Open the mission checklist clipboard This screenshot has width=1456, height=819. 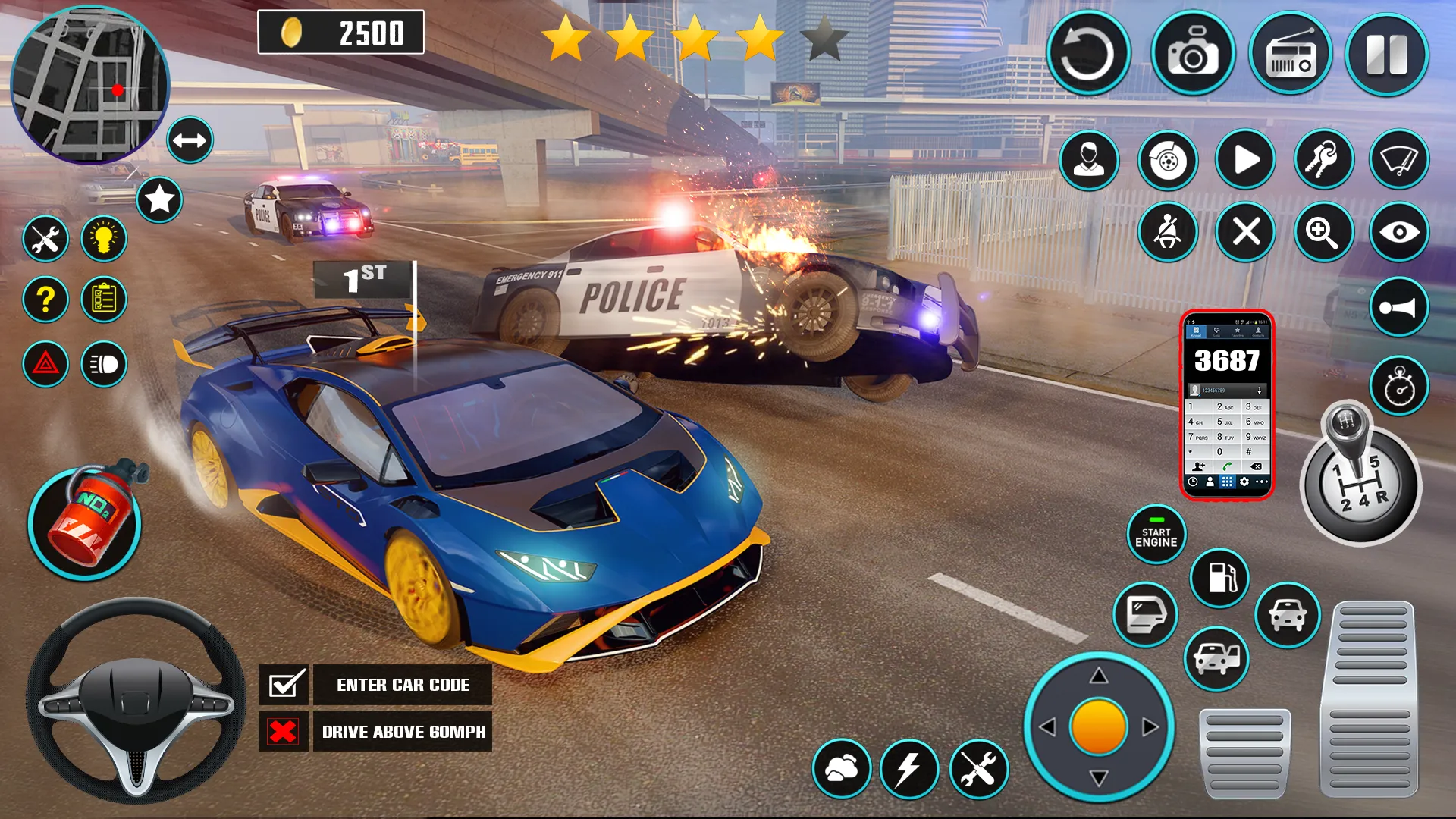pos(105,300)
